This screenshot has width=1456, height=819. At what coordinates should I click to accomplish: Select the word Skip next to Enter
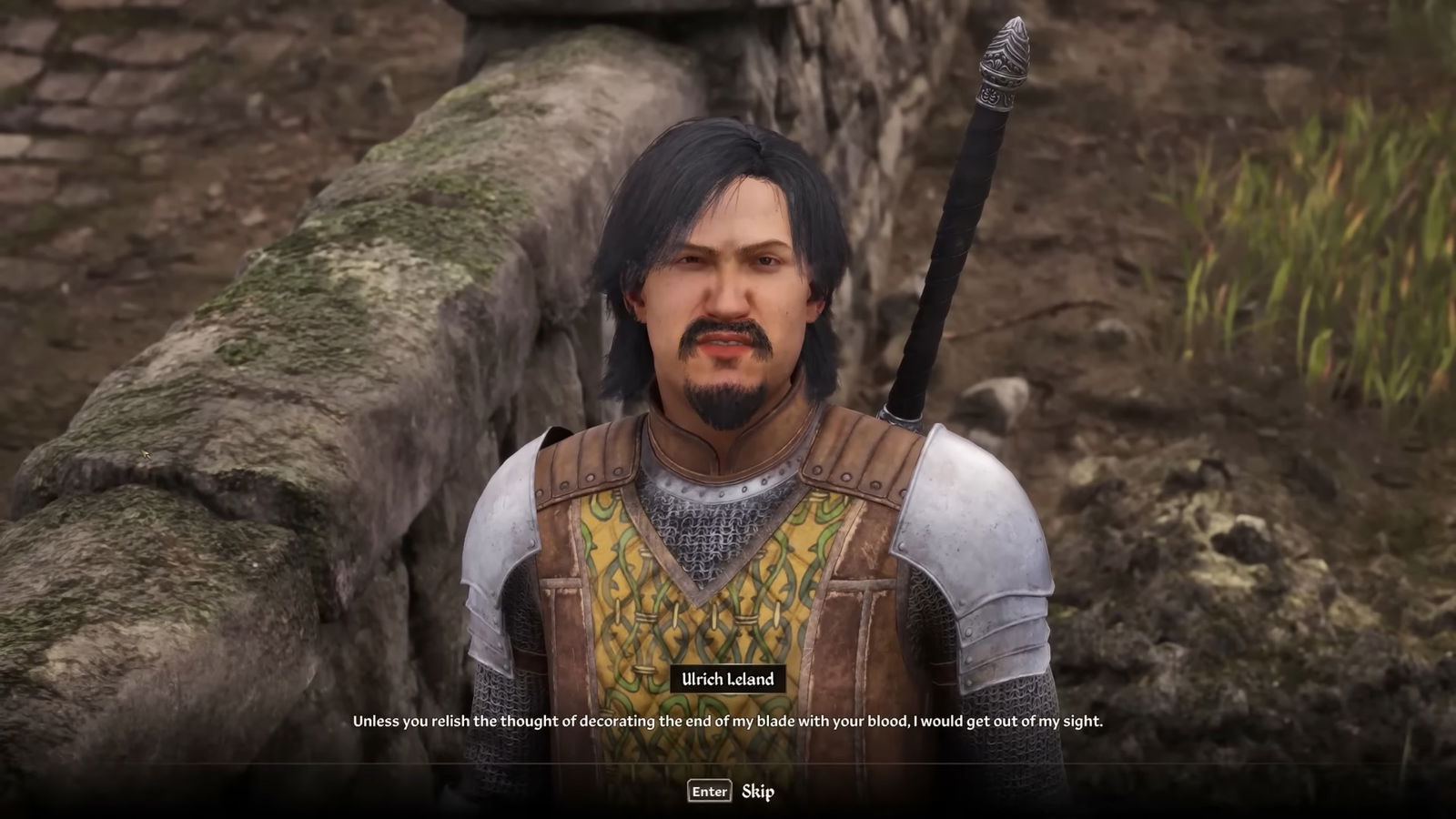(x=759, y=792)
